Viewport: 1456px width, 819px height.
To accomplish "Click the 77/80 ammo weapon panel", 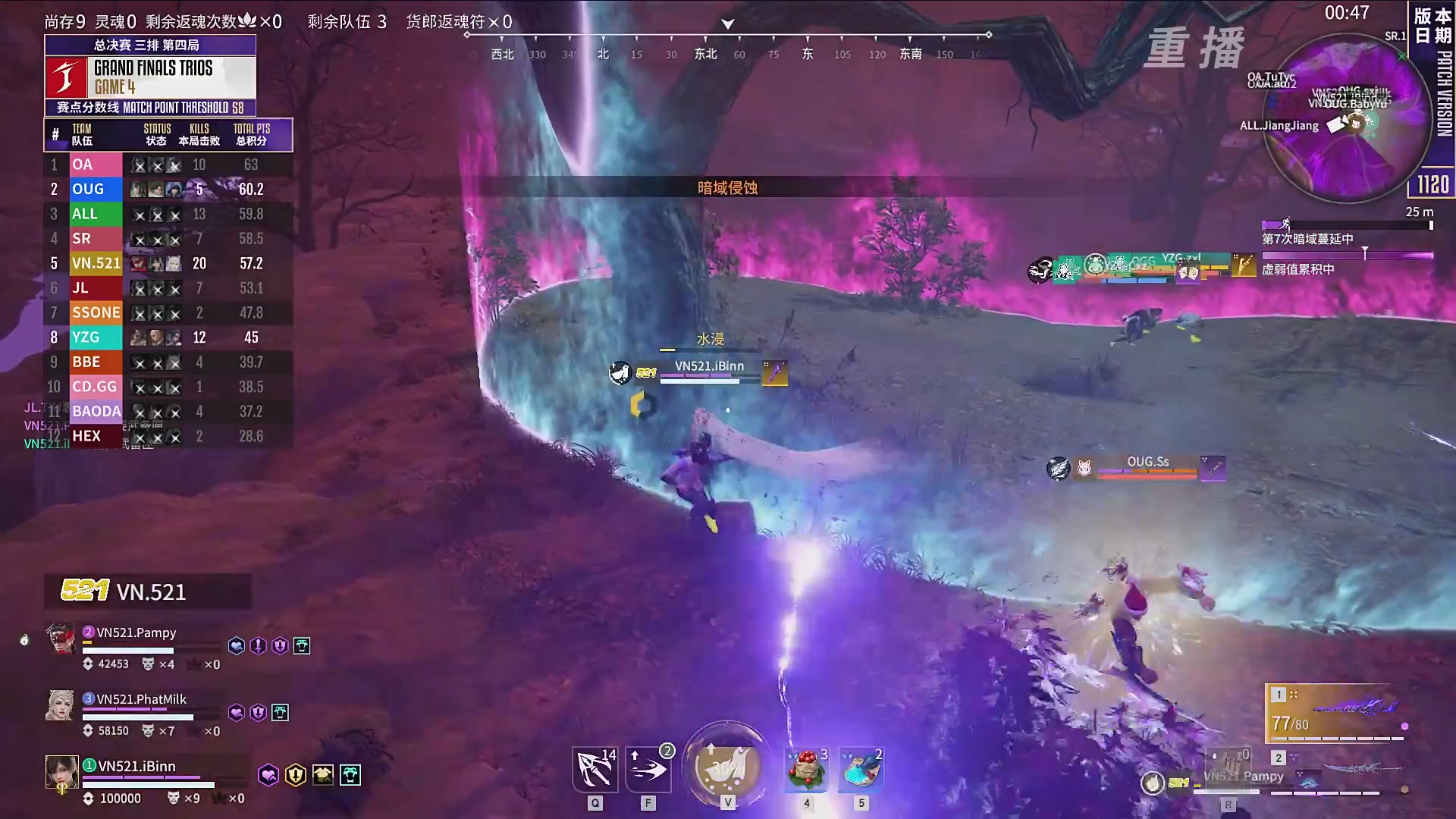I will pos(1336,713).
